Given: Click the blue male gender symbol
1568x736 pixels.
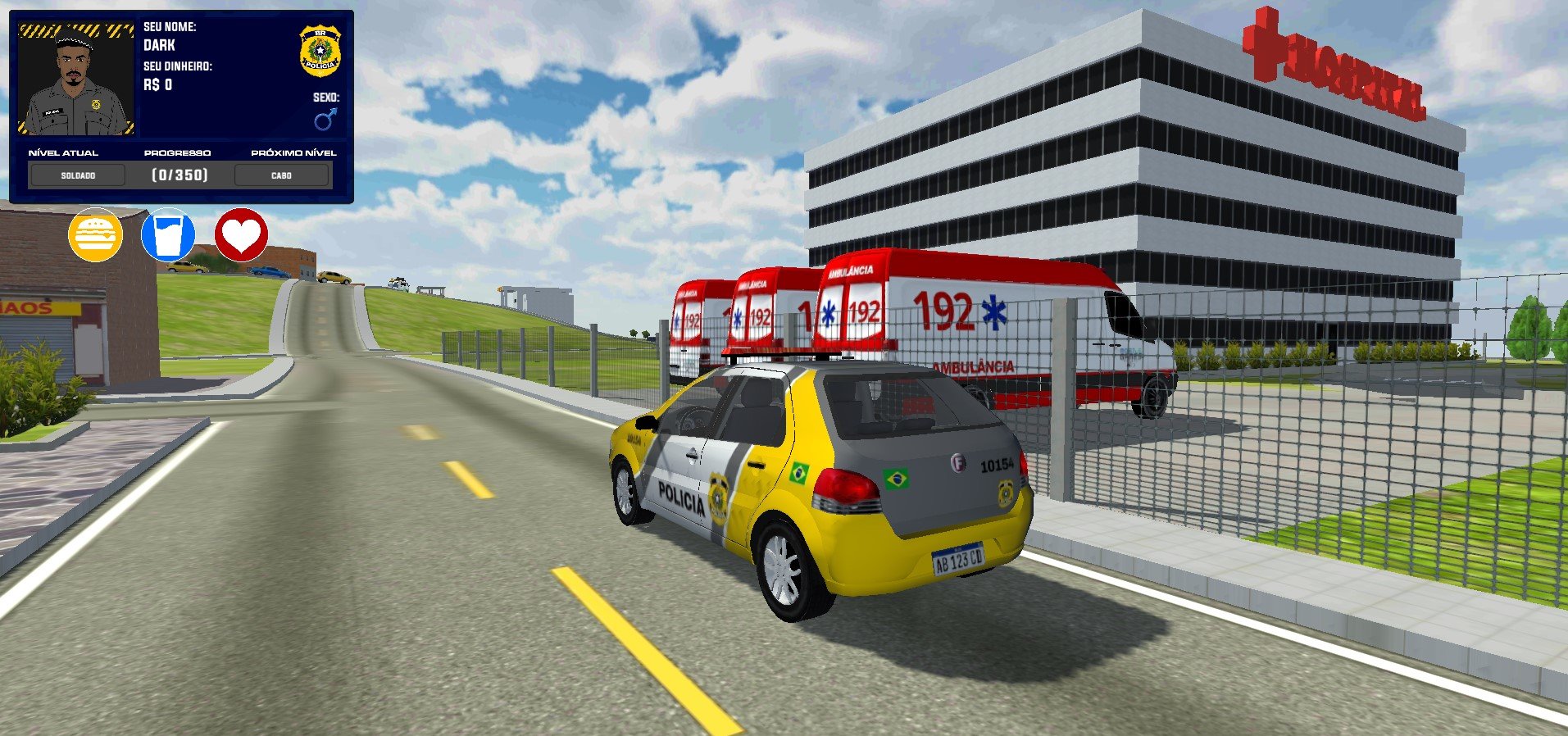Looking at the screenshot, I should click(x=325, y=120).
